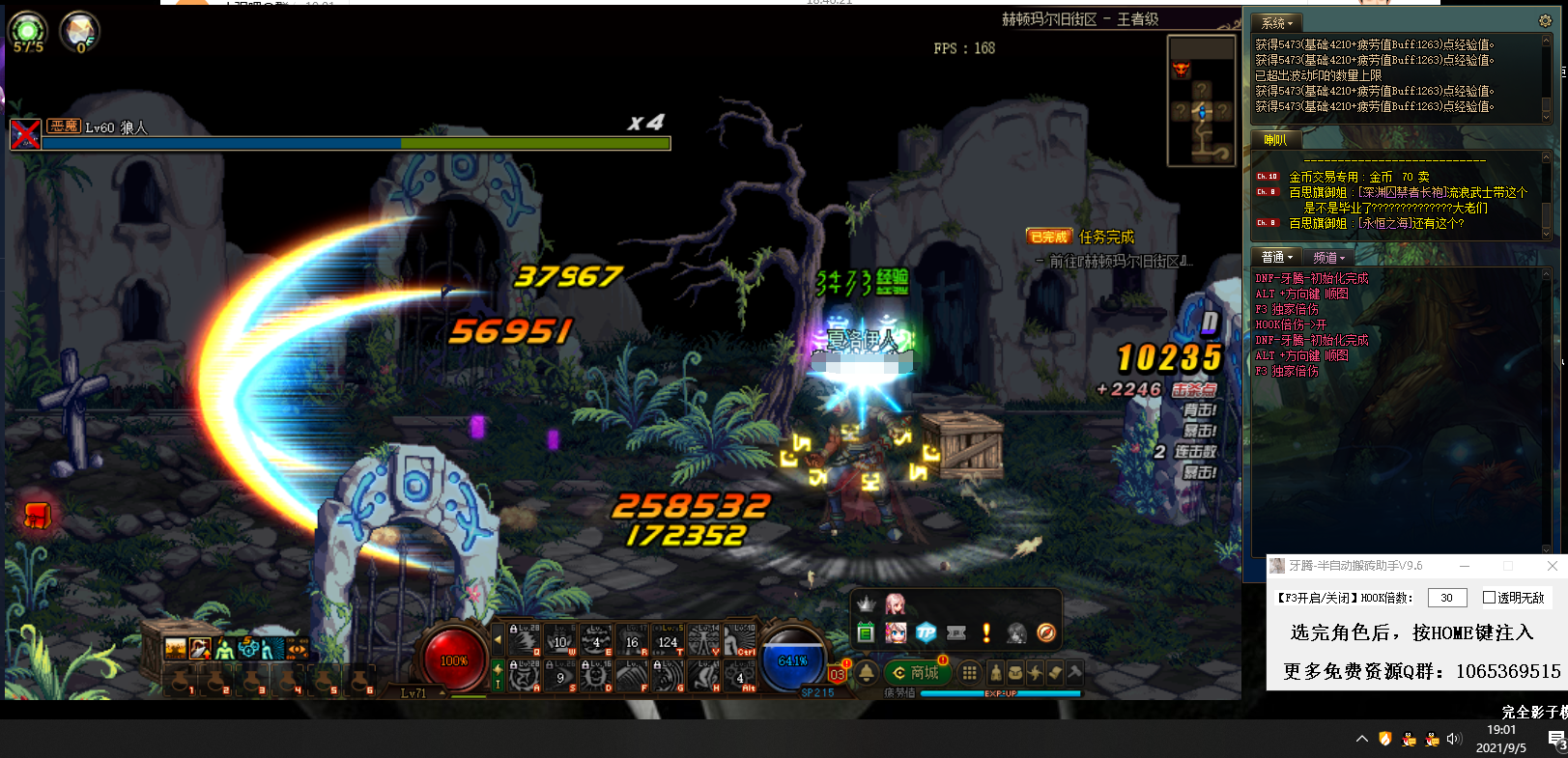Click the grayed-out character portrait icon
1568x758 pixels.
click(x=1015, y=633)
